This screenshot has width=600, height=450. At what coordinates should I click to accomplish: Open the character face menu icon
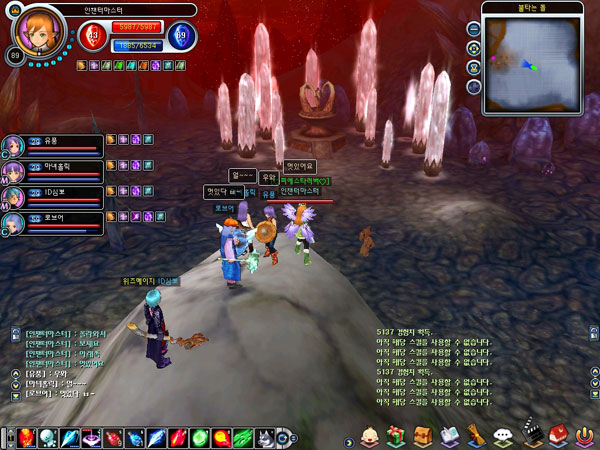click(369, 437)
